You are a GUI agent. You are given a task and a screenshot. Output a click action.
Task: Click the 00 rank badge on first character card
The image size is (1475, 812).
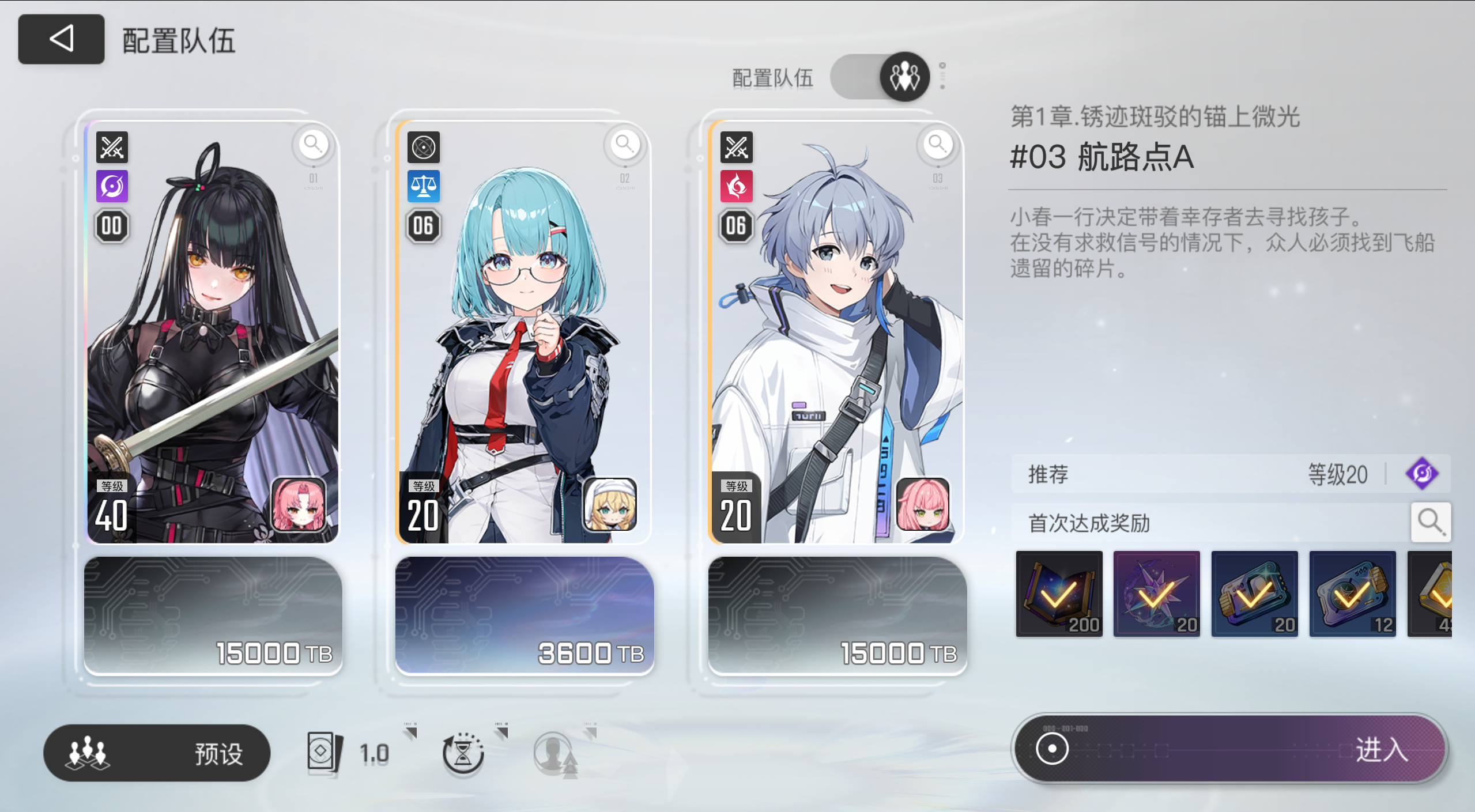[x=111, y=226]
